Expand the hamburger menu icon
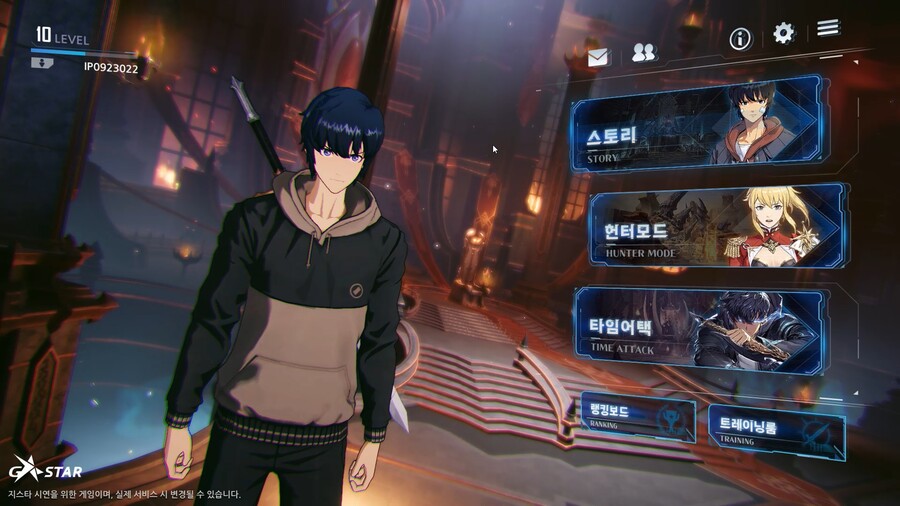 [x=828, y=28]
